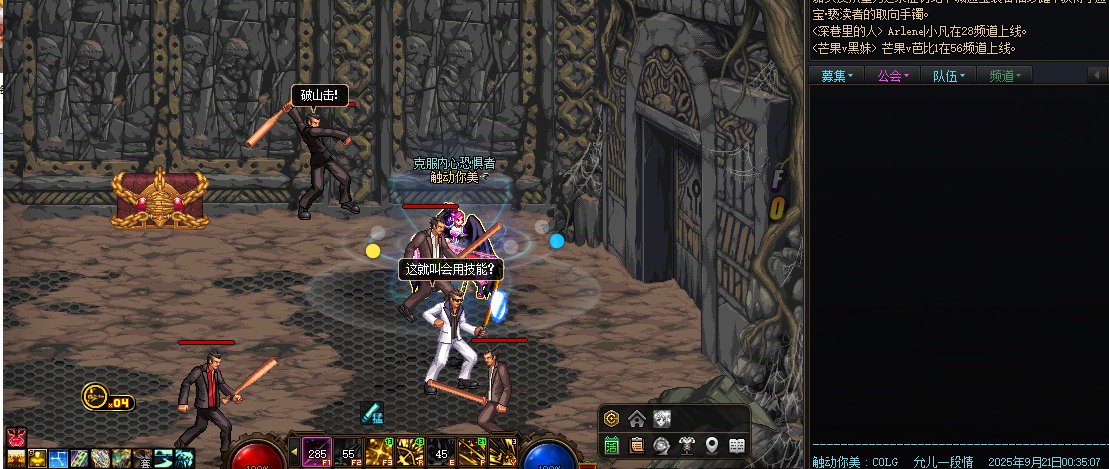This screenshot has height=469, width=1109.
Task: Click the house home icon
Action: 637,419
